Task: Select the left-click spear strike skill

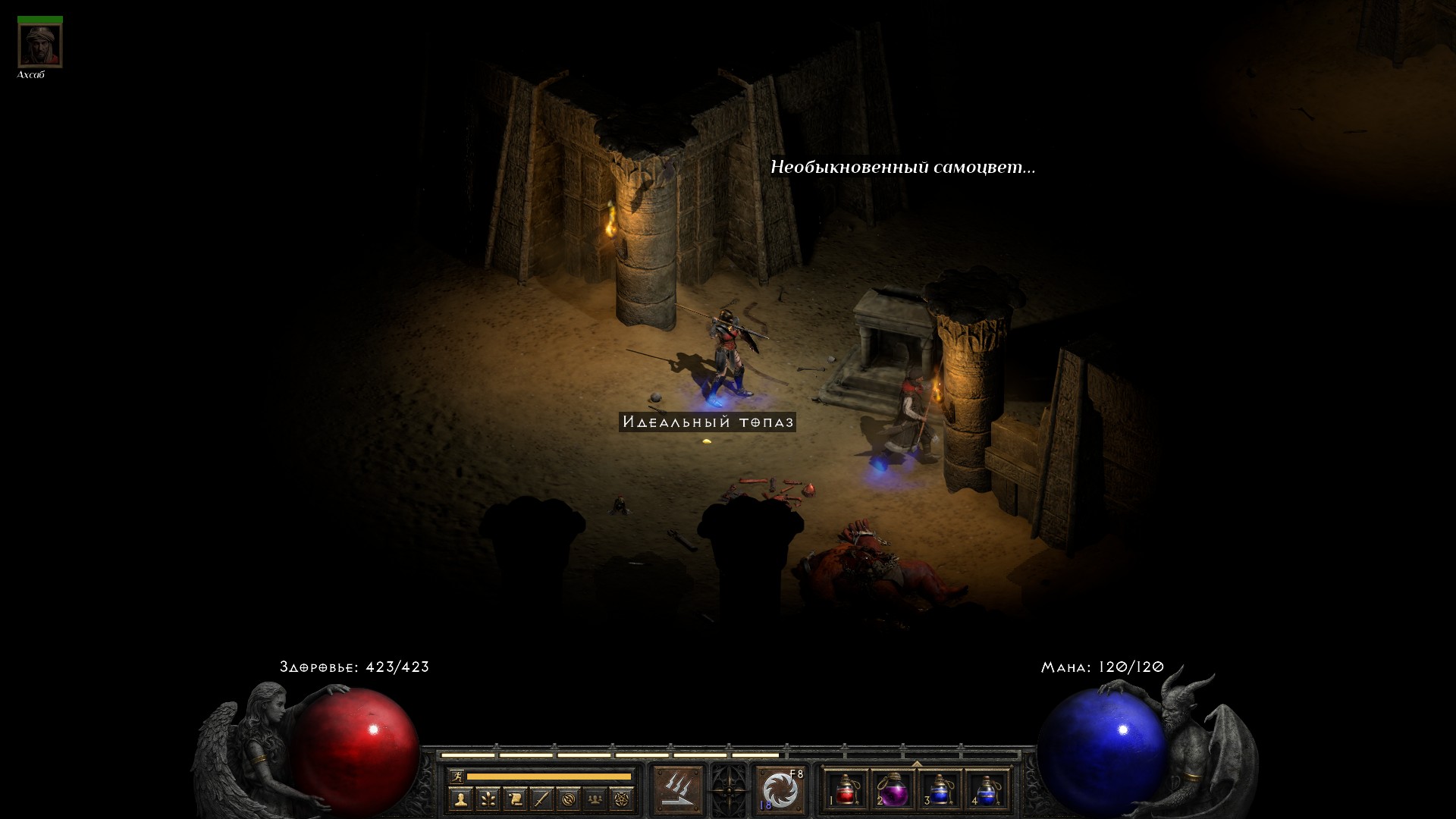Action: pos(678,789)
